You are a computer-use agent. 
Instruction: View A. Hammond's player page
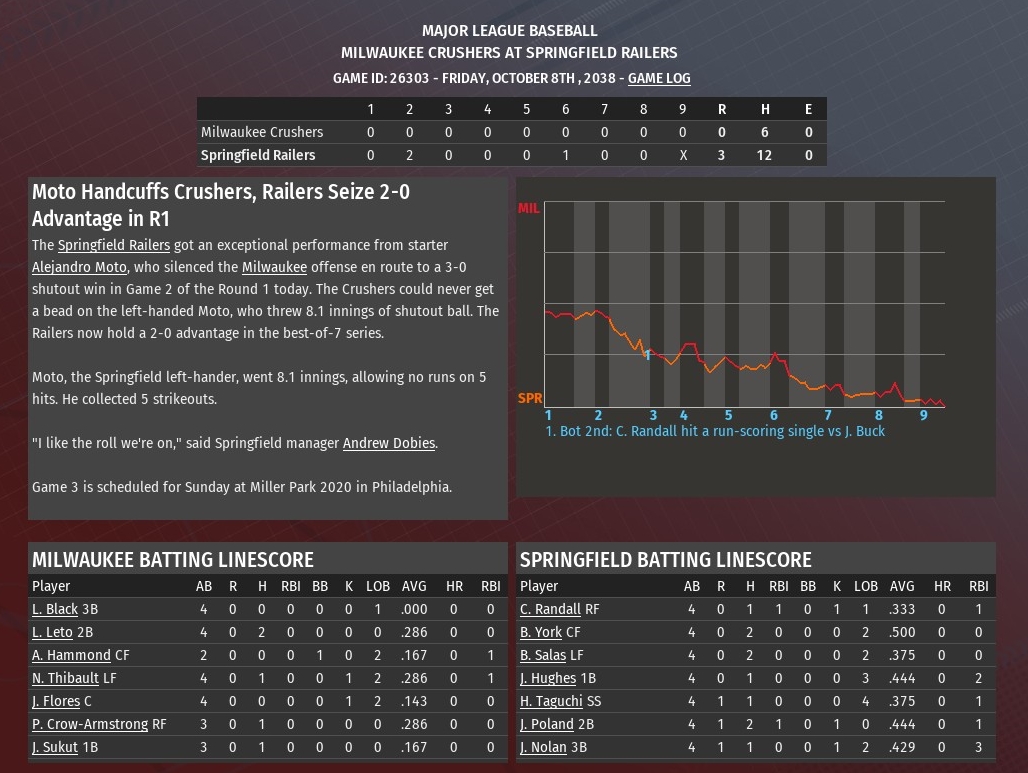tap(71, 655)
